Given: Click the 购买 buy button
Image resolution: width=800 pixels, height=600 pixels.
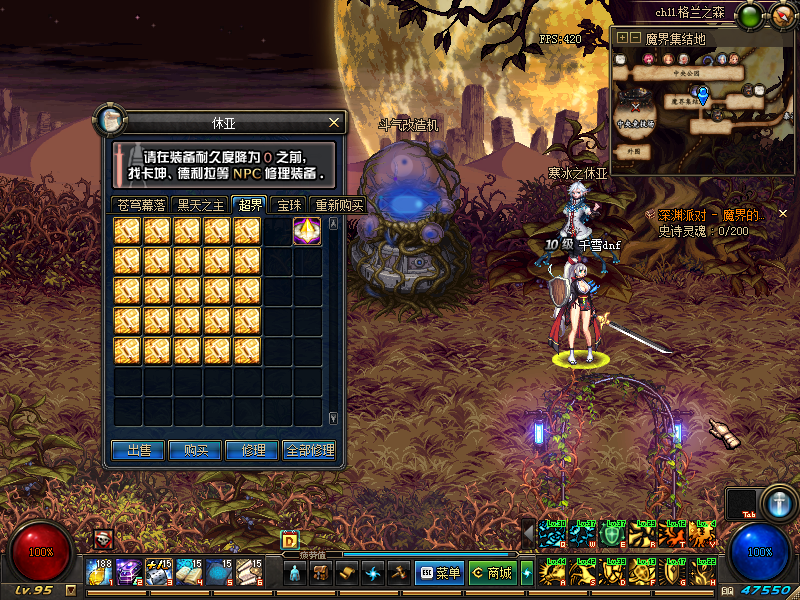Looking at the screenshot, I should pos(194,450).
